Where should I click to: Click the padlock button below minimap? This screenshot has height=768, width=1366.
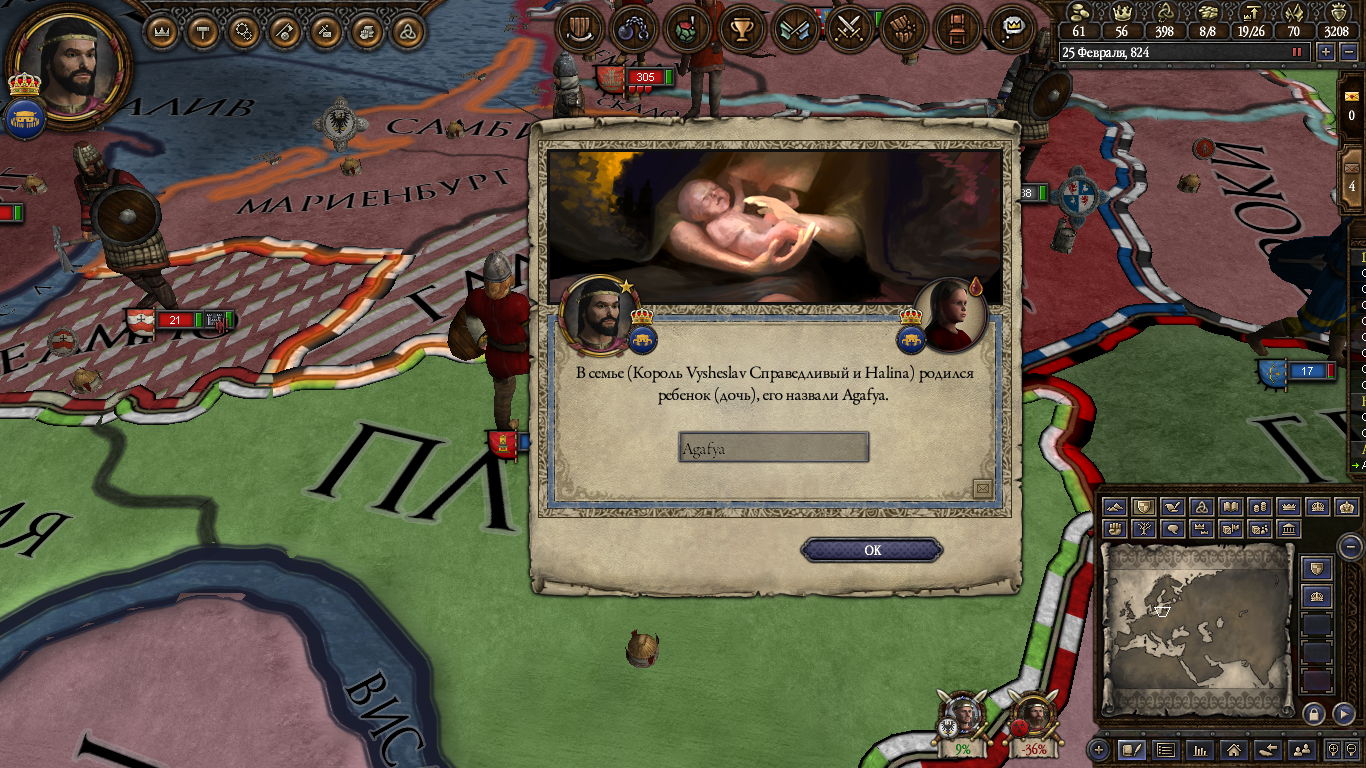click(x=1314, y=713)
